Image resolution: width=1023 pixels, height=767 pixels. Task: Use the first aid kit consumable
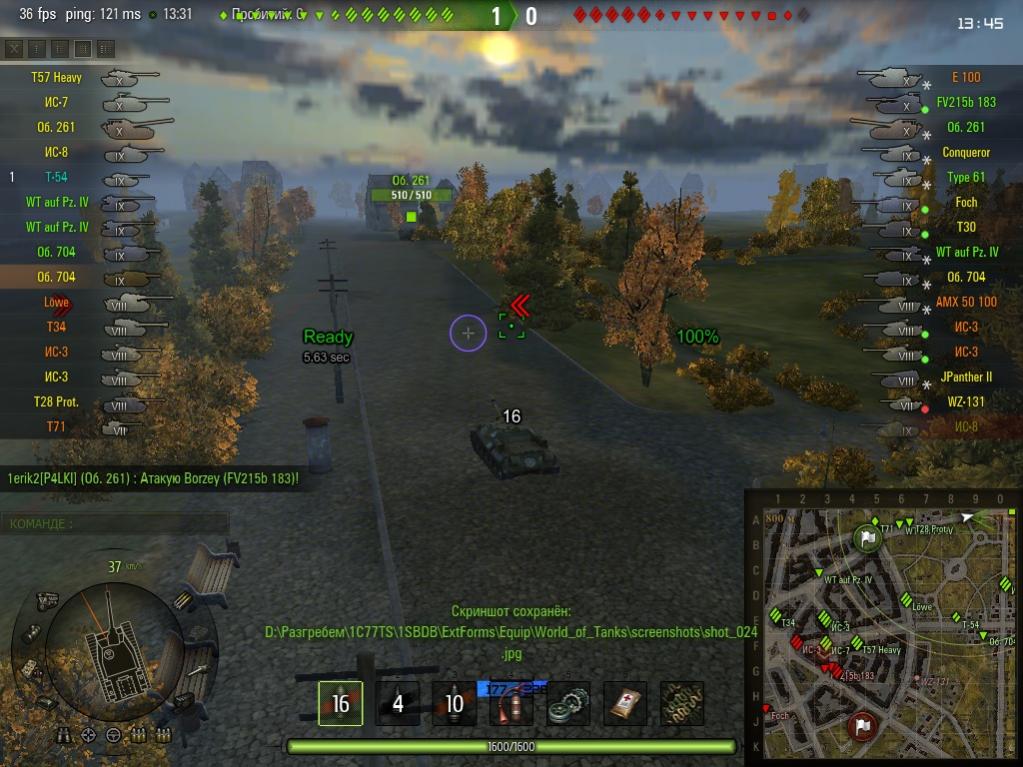[625, 703]
